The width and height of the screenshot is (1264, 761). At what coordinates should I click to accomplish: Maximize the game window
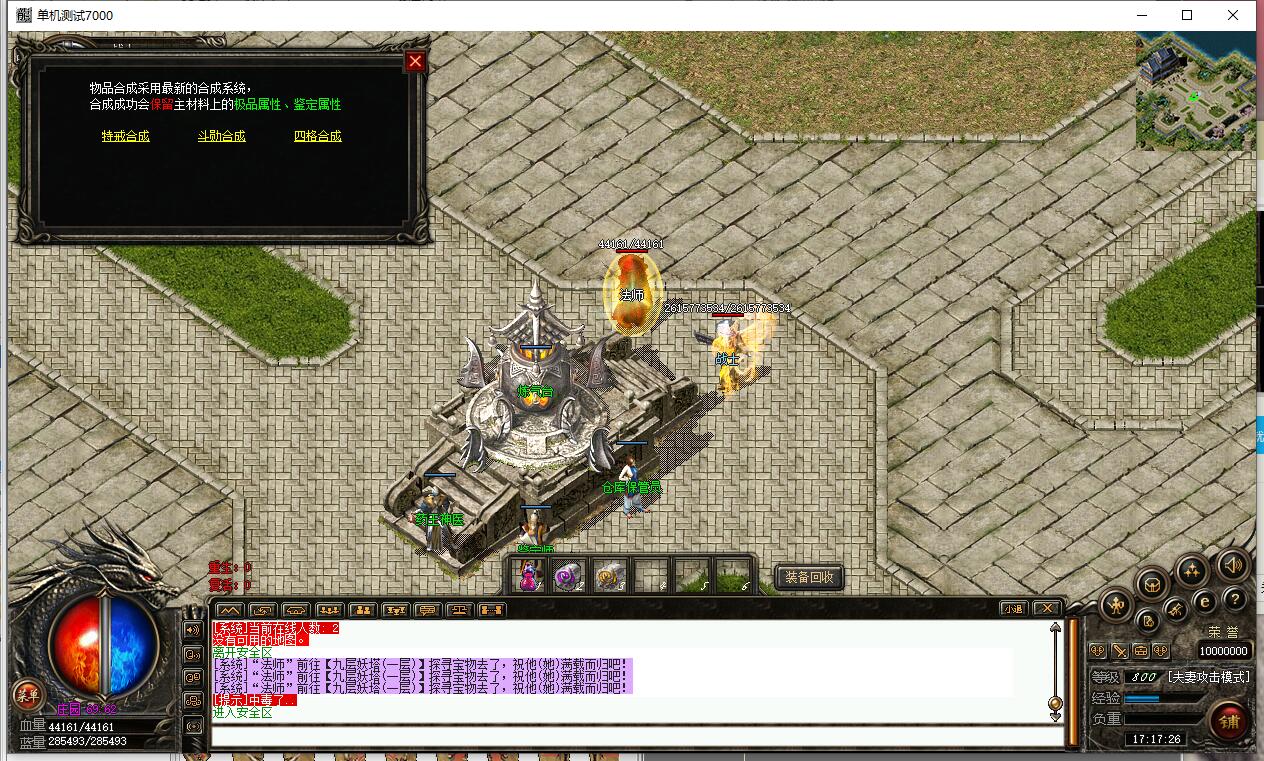[x=1187, y=15]
